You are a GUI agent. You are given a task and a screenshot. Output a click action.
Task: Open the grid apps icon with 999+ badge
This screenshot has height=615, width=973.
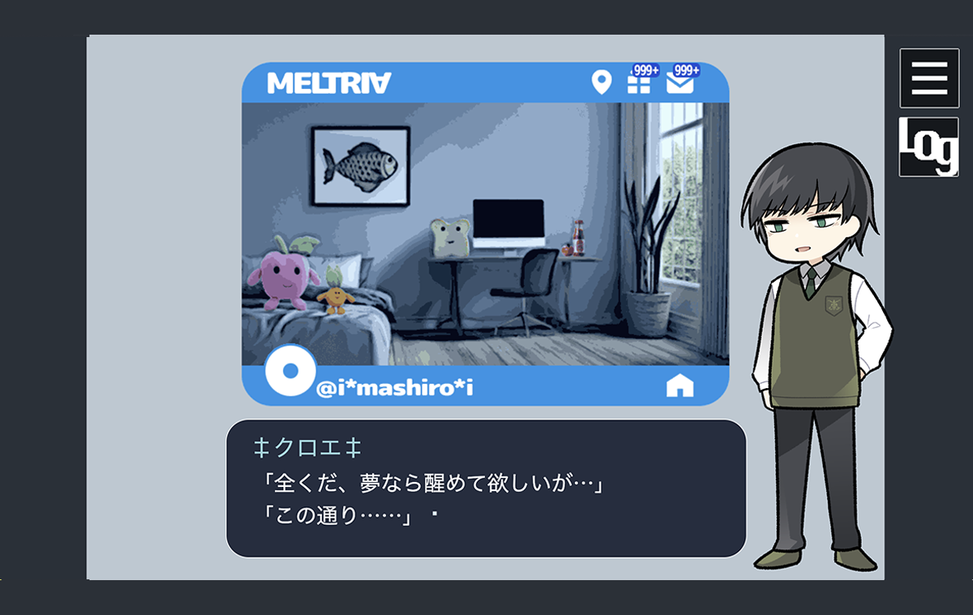point(639,83)
